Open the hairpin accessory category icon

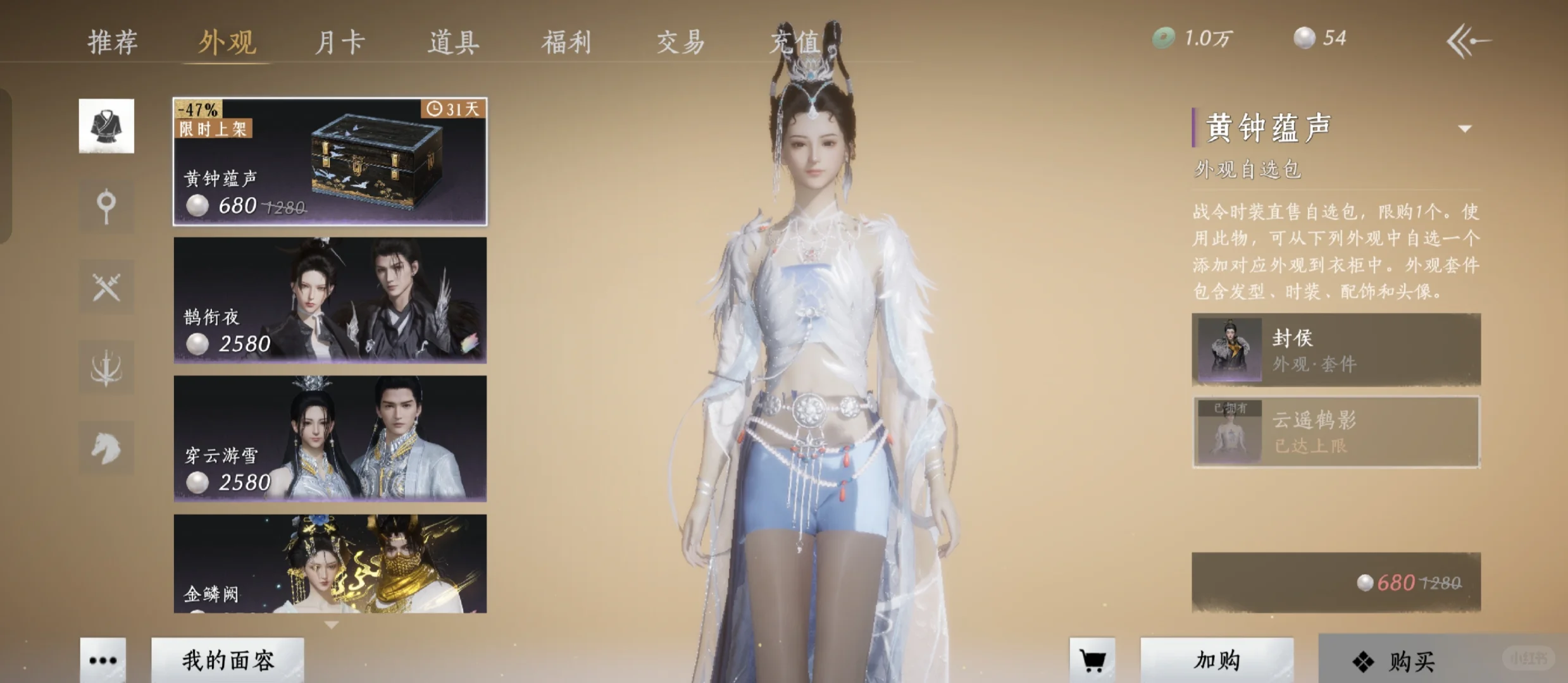(x=106, y=206)
